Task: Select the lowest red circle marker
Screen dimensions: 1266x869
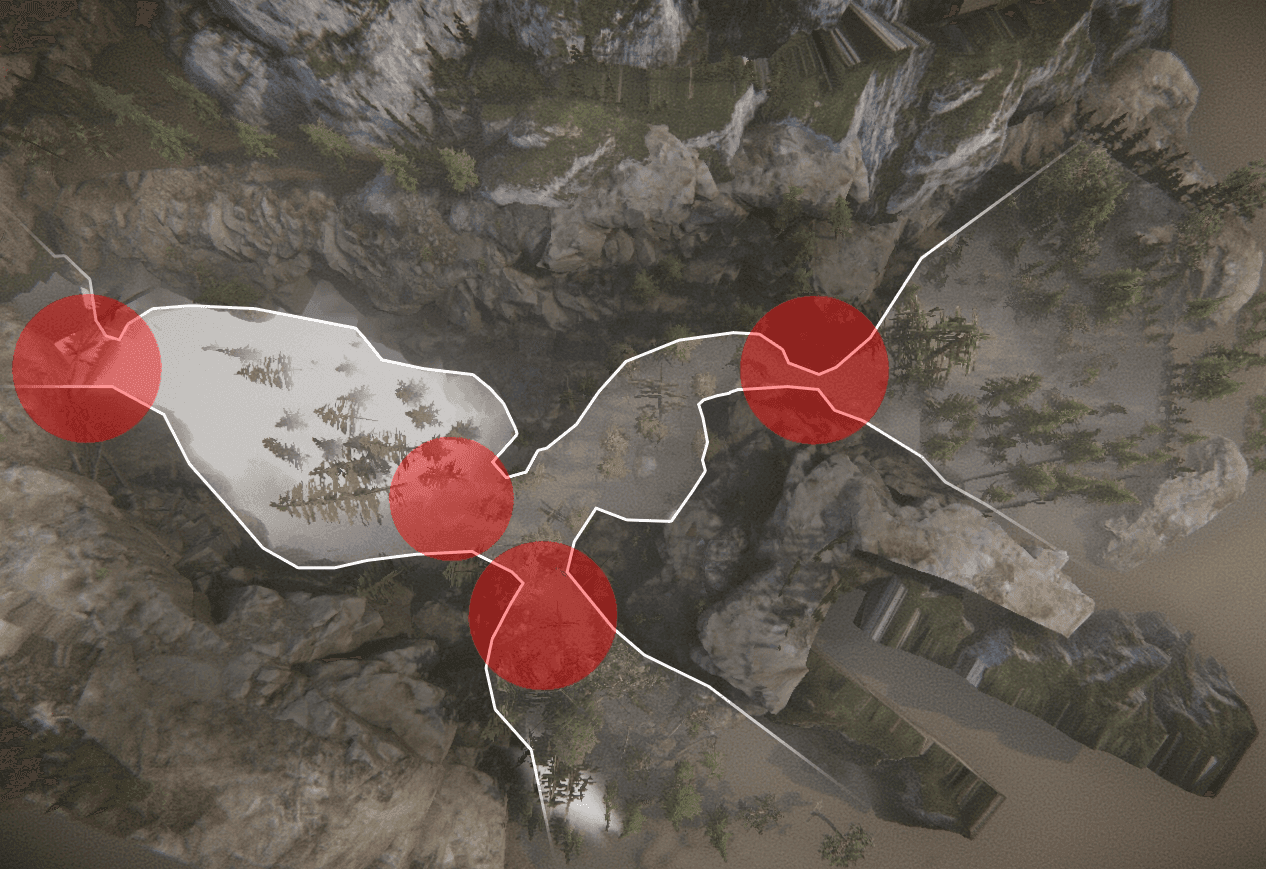Action: [543, 615]
